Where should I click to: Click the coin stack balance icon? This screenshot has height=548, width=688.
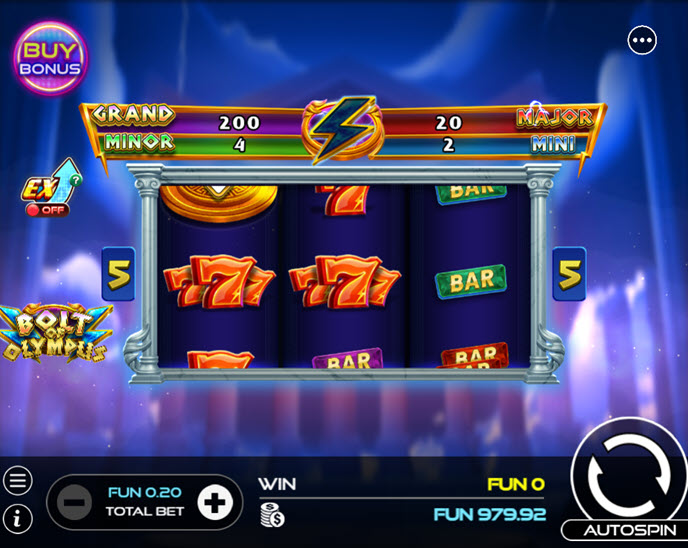coord(271,515)
